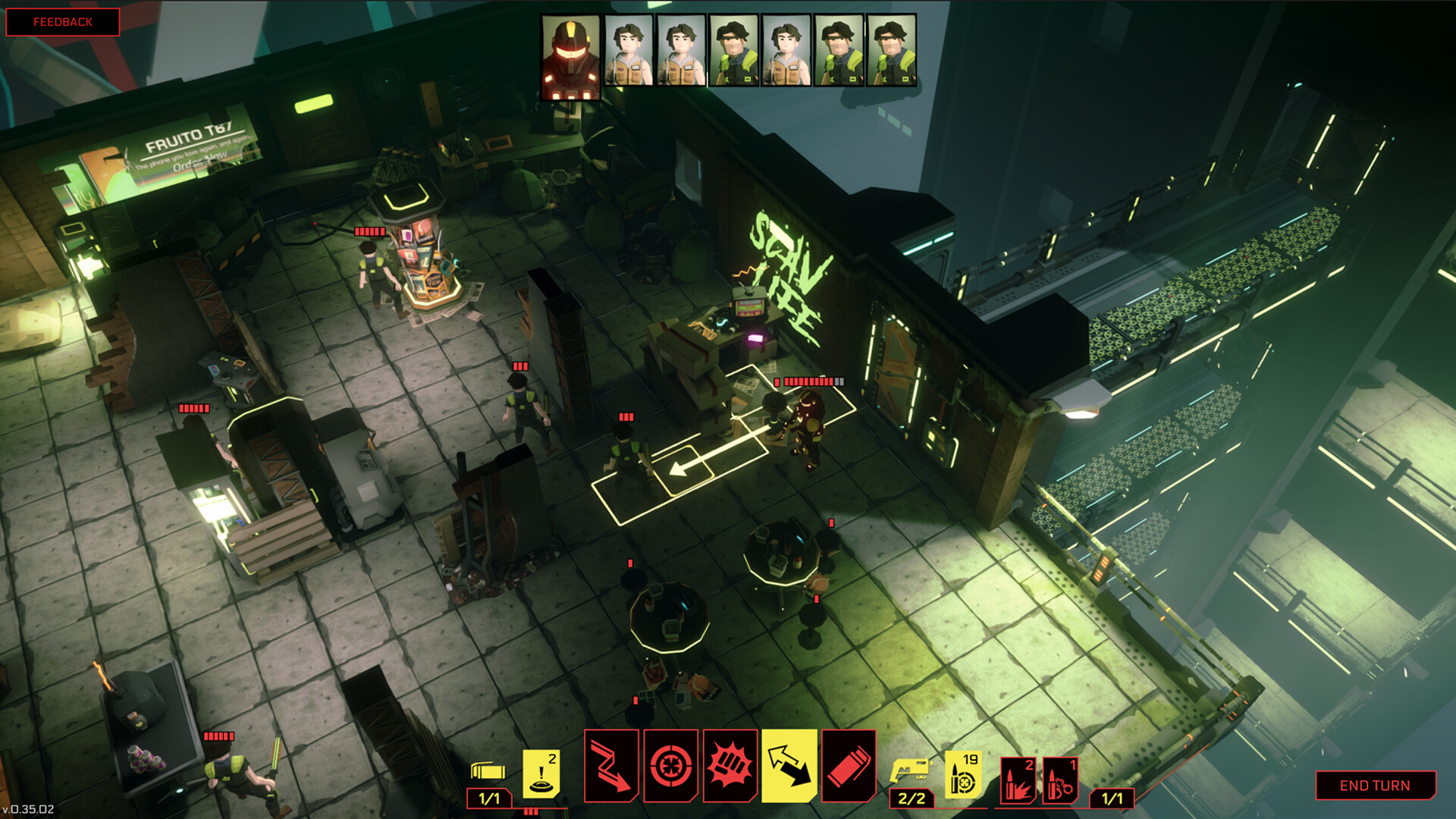Use the fist punch melee ability
Image resolution: width=1456 pixels, height=819 pixels.
pyautogui.click(x=730, y=766)
